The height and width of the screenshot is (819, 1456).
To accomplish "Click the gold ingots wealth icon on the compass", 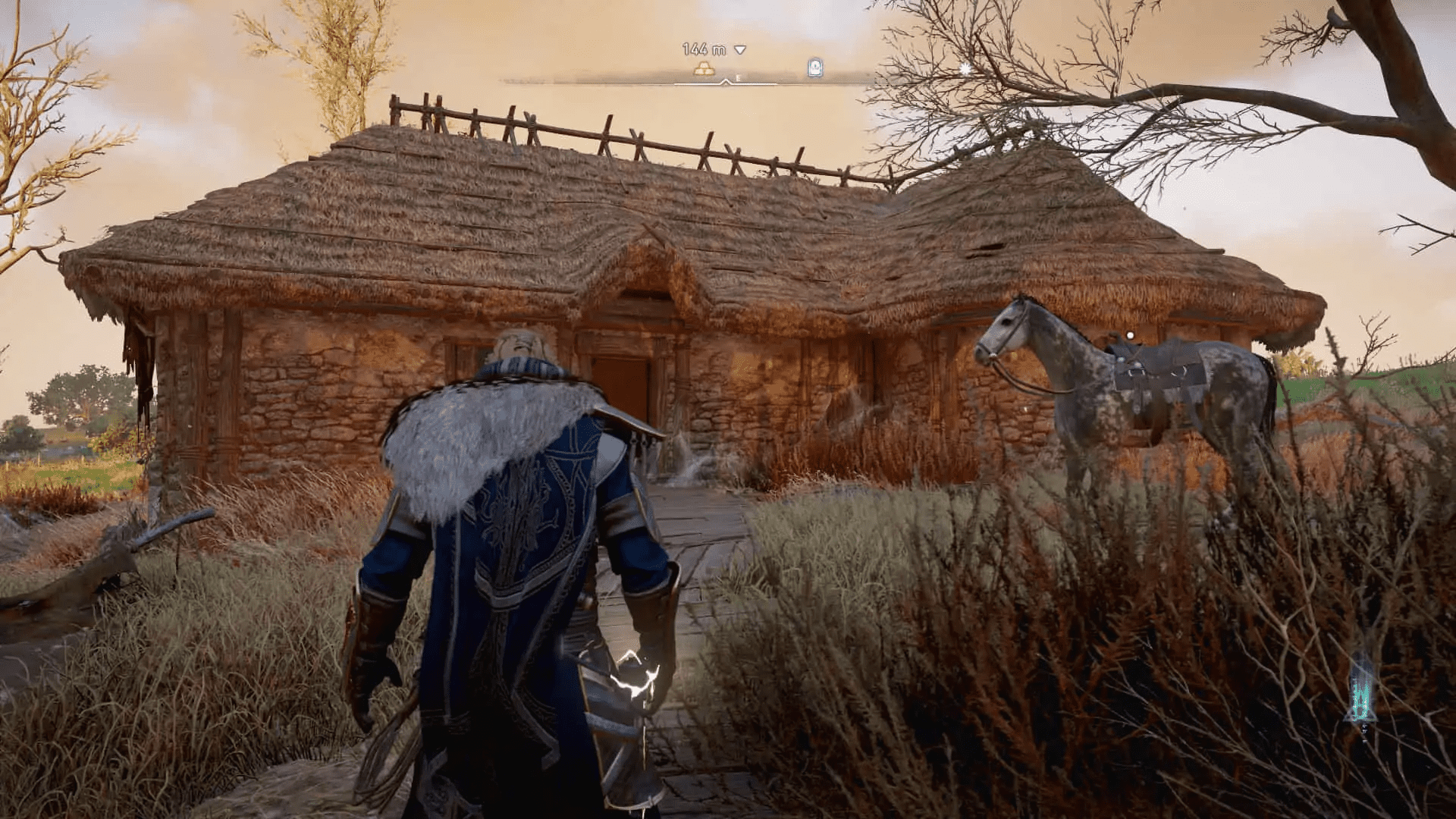I will [703, 68].
